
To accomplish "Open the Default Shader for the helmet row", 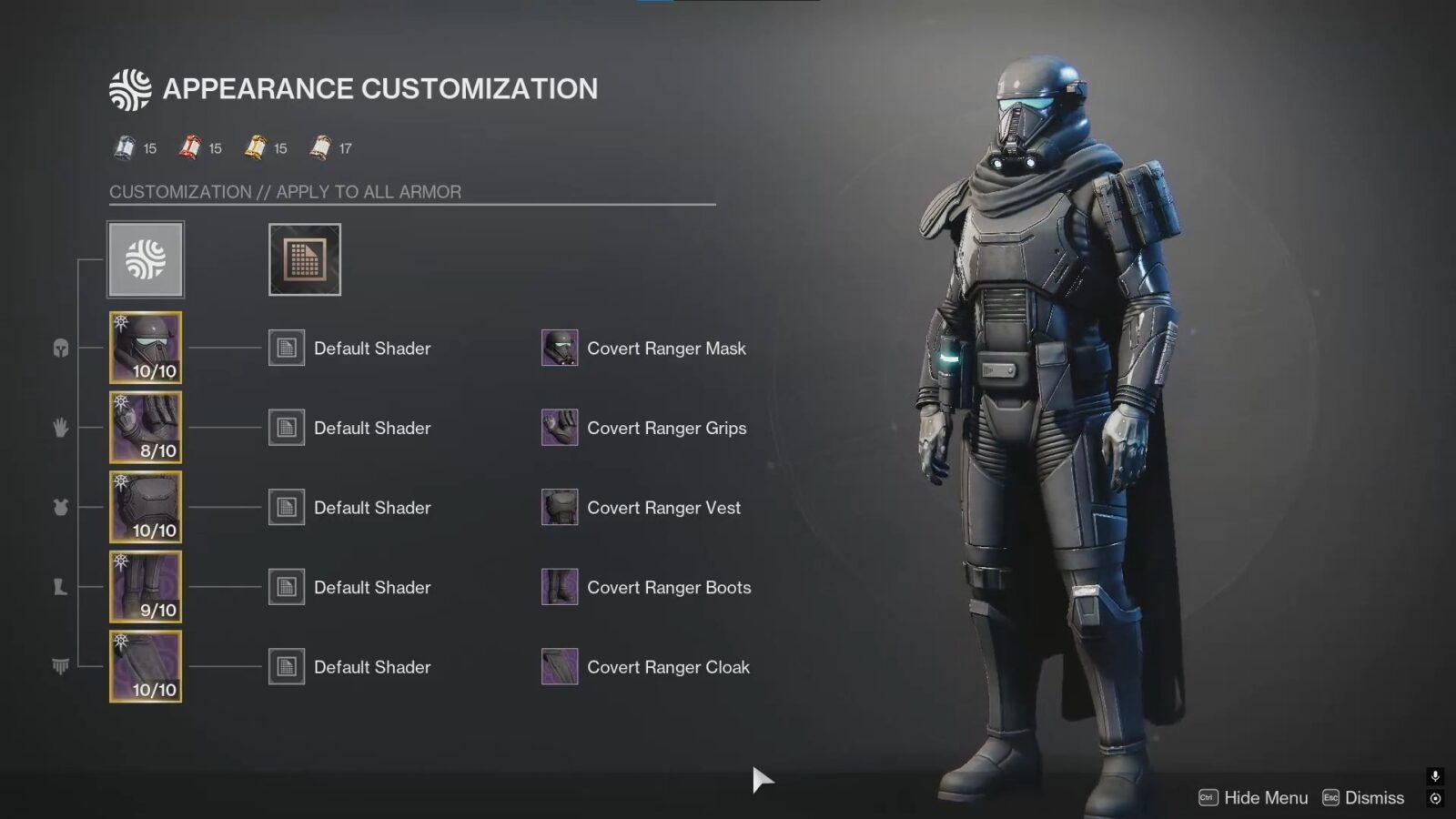I will tap(286, 348).
